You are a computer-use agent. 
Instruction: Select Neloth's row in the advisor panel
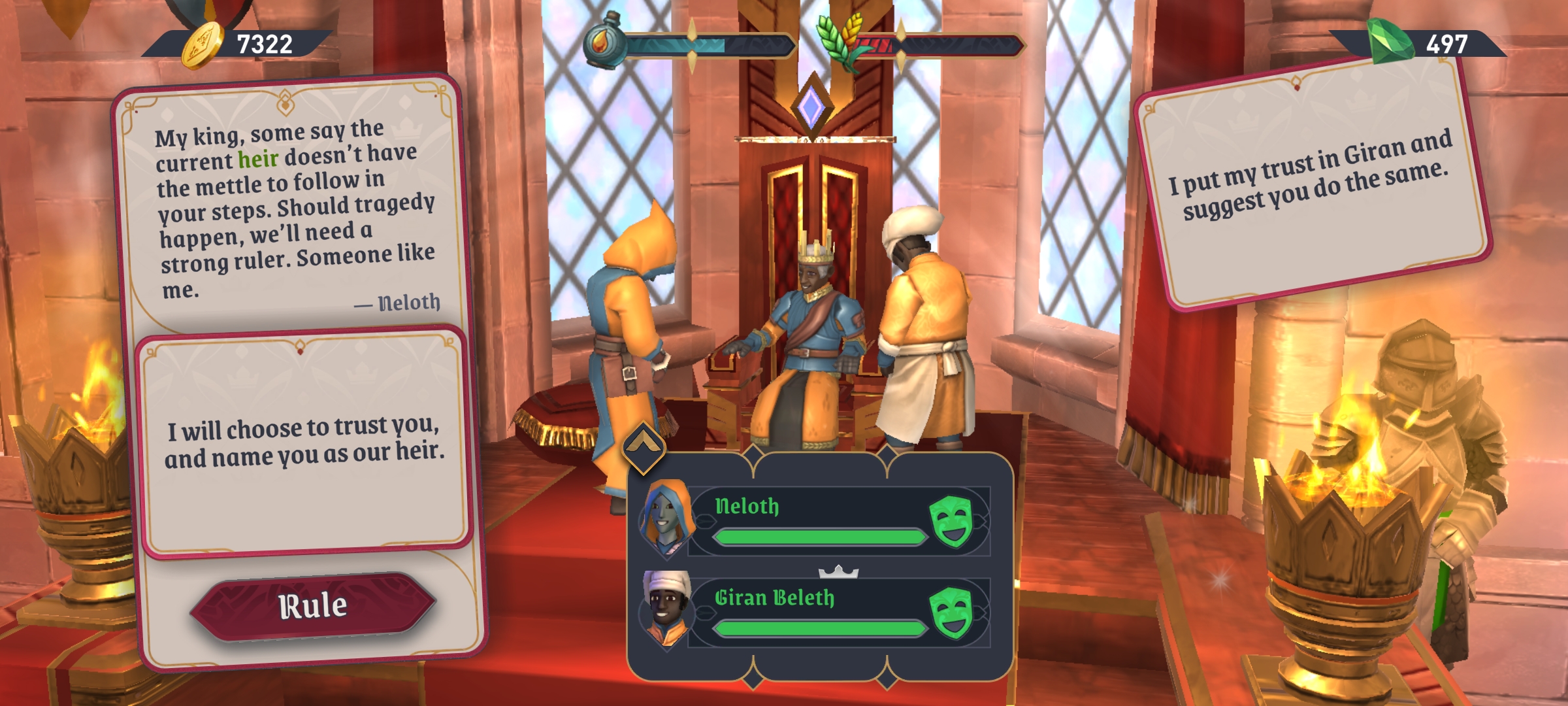(817, 520)
